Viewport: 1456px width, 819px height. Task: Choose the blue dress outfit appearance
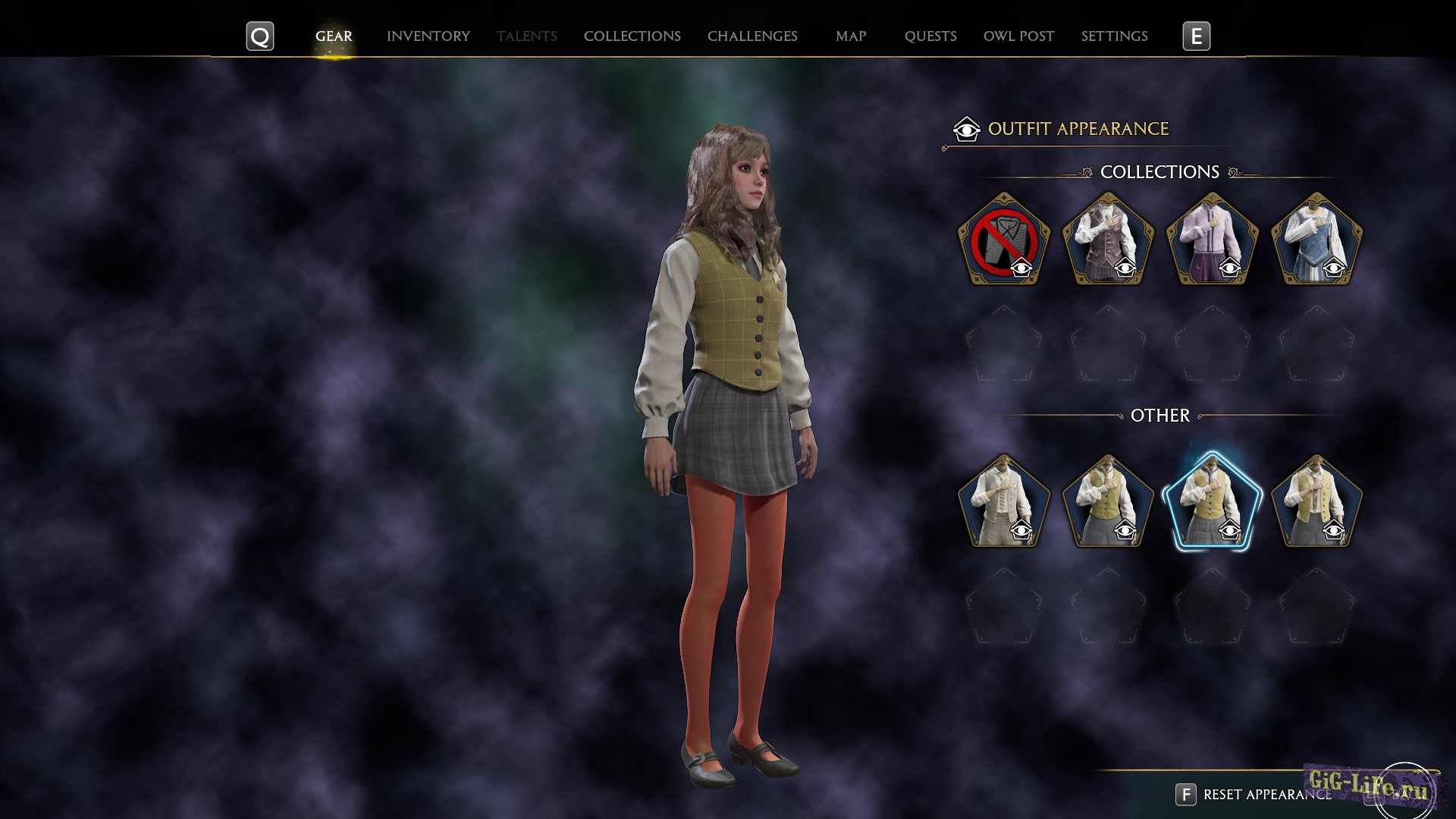coord(1316,240)
